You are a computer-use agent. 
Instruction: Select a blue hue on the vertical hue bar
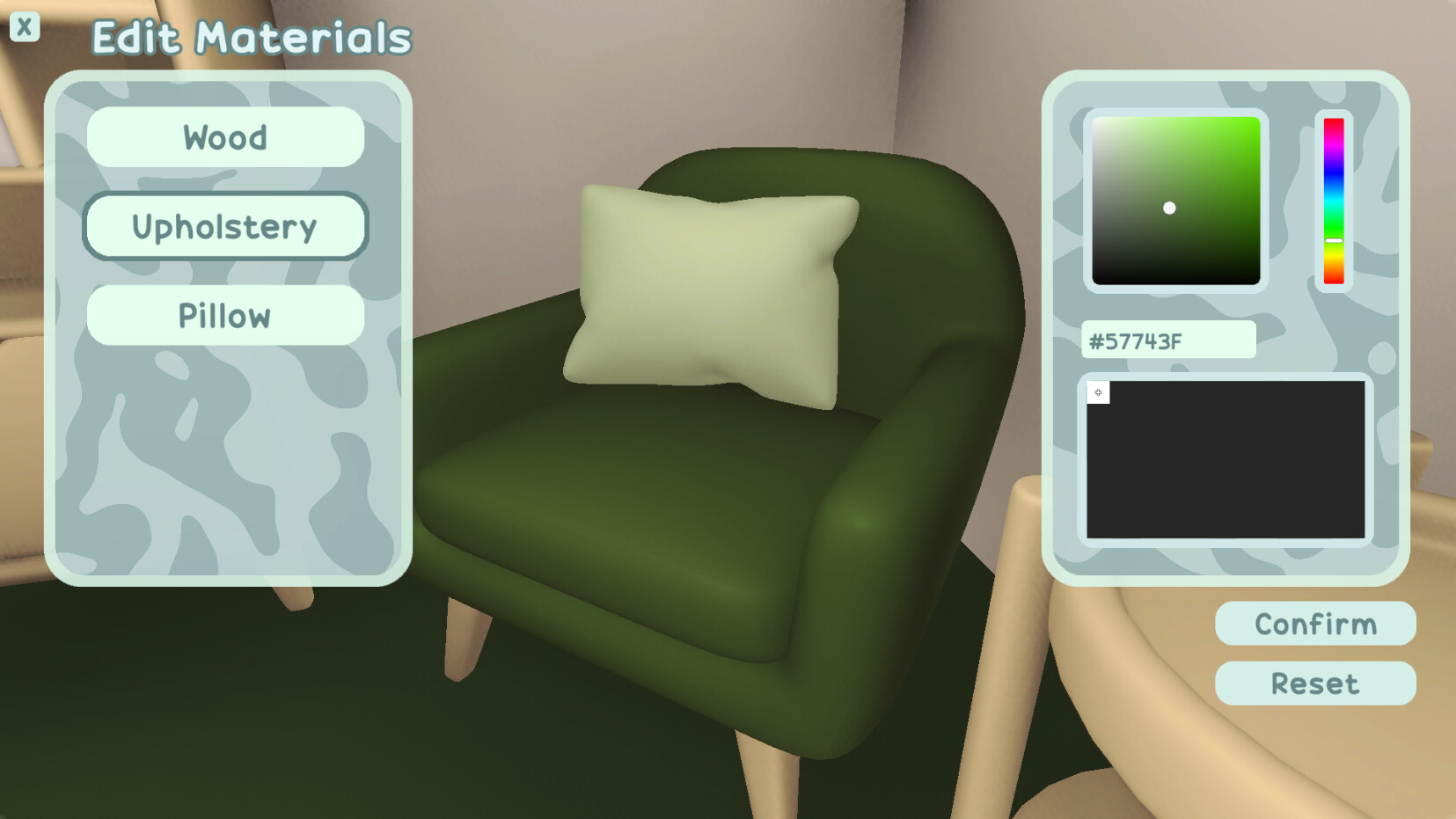1333,172
